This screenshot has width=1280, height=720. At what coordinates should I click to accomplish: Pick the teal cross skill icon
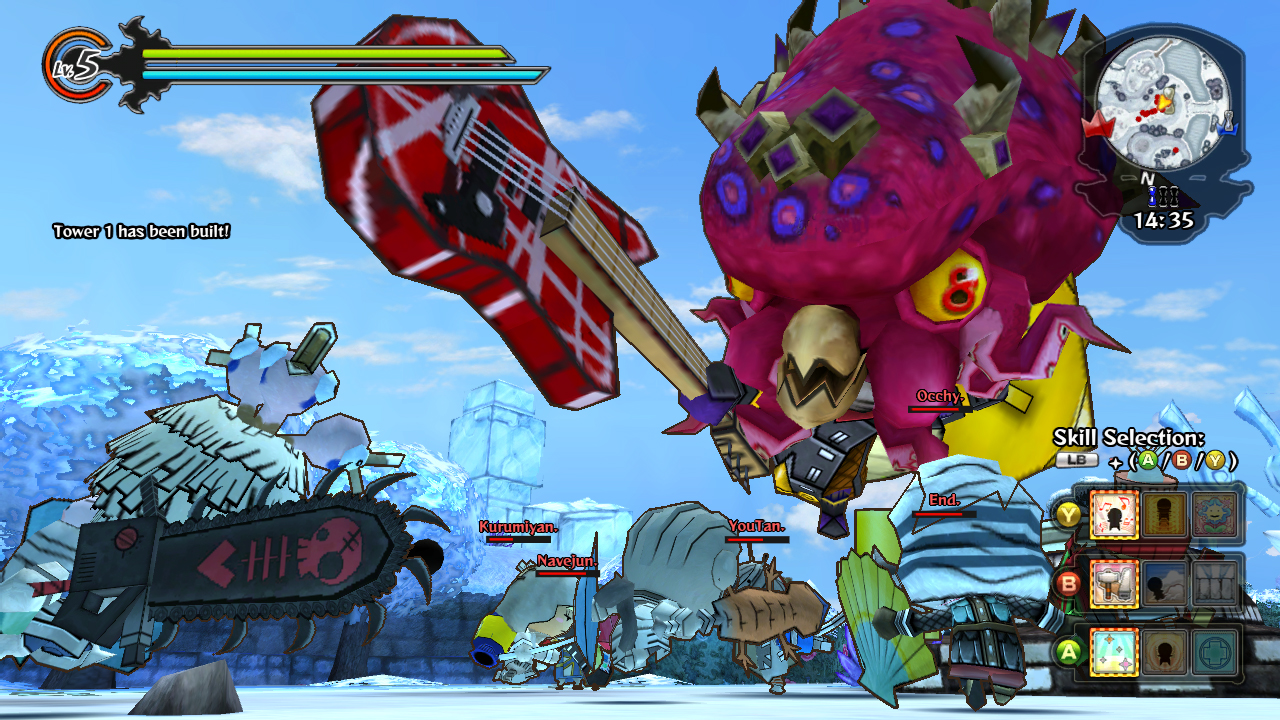coord(1215,652)
